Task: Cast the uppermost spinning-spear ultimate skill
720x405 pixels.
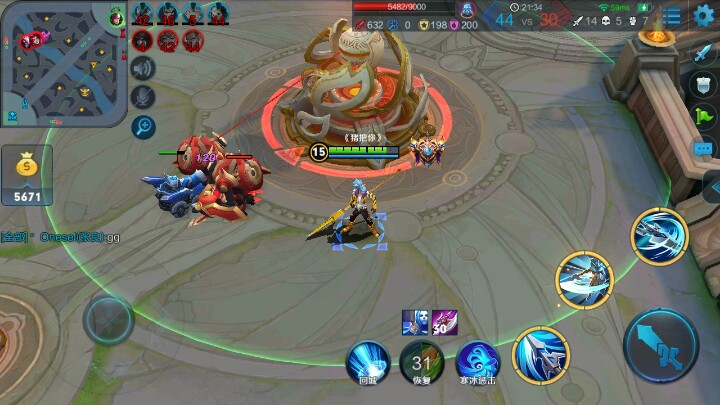Action: point(659,235)
